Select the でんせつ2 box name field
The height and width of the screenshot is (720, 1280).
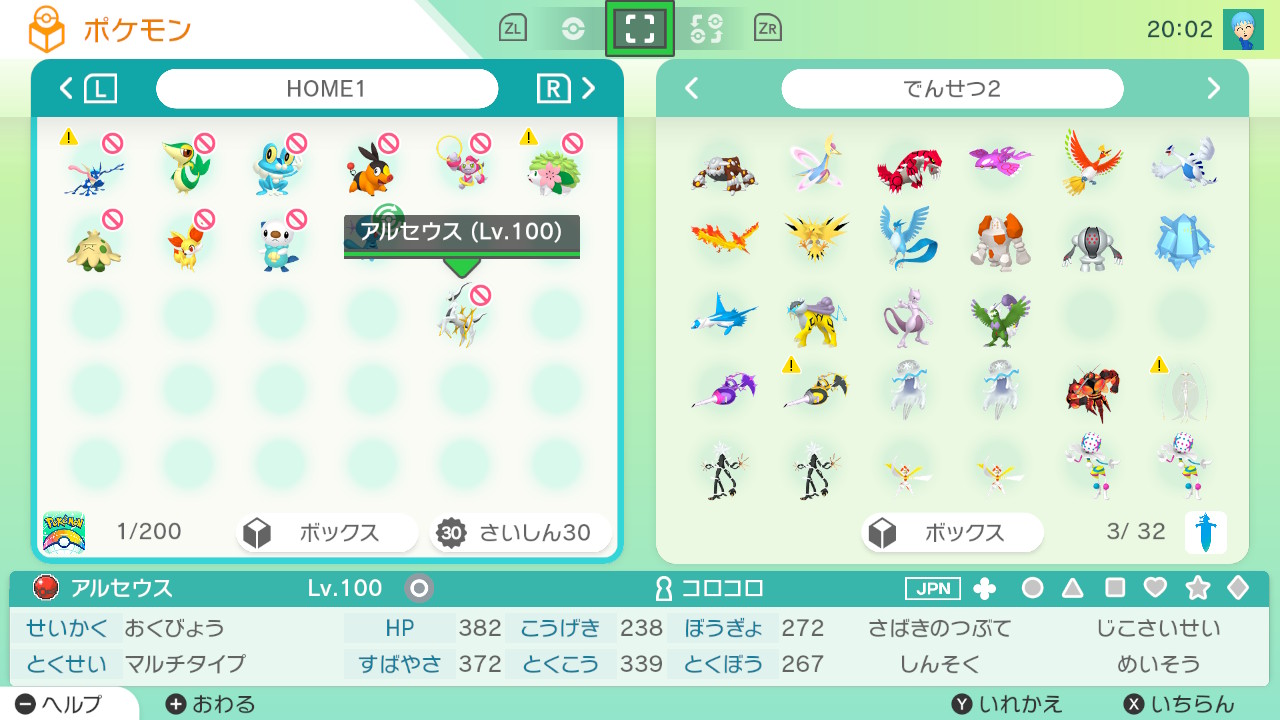tap(952, 89)
